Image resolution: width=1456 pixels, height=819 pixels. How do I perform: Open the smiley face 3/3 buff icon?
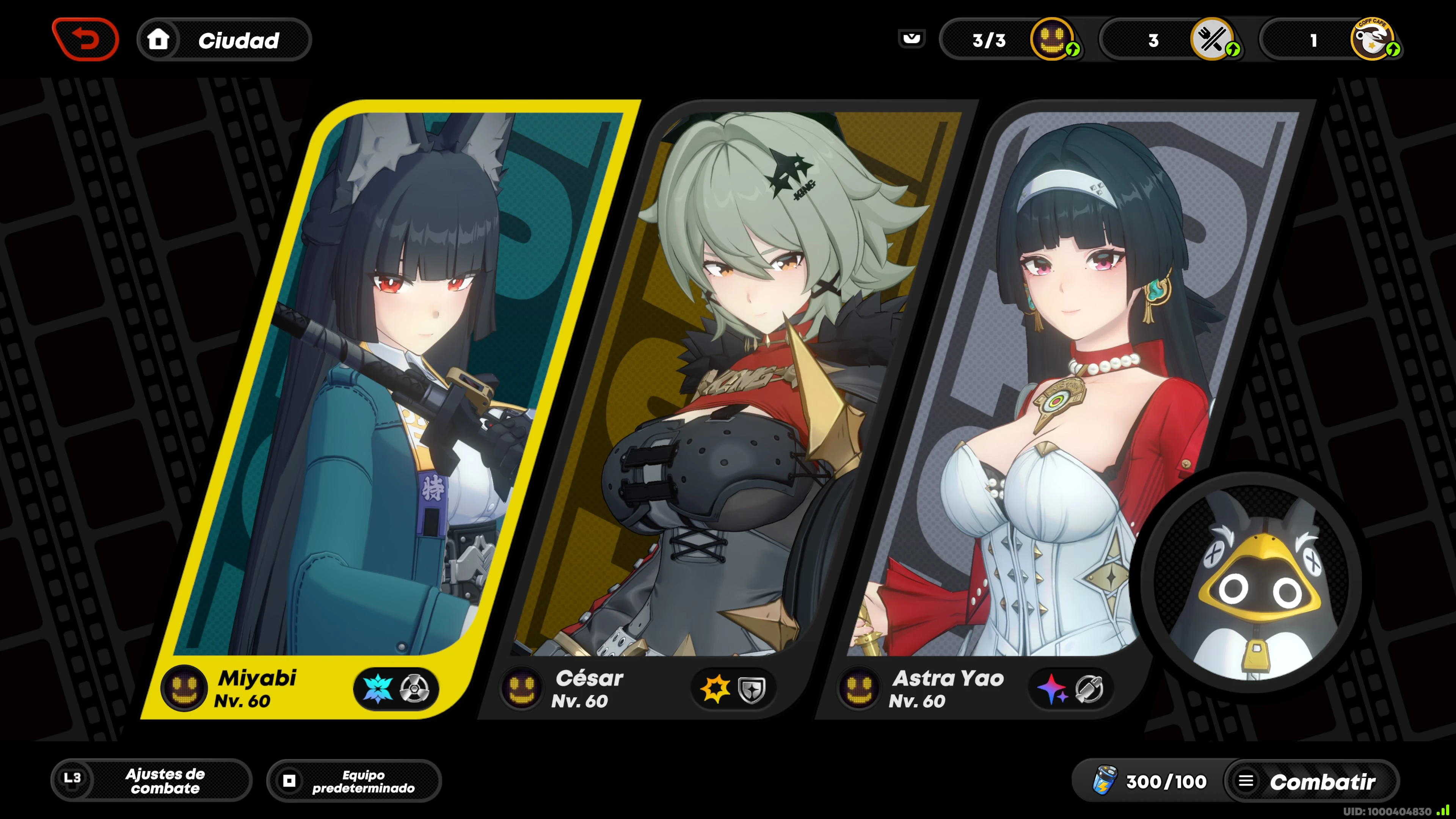click(1052, 39)
